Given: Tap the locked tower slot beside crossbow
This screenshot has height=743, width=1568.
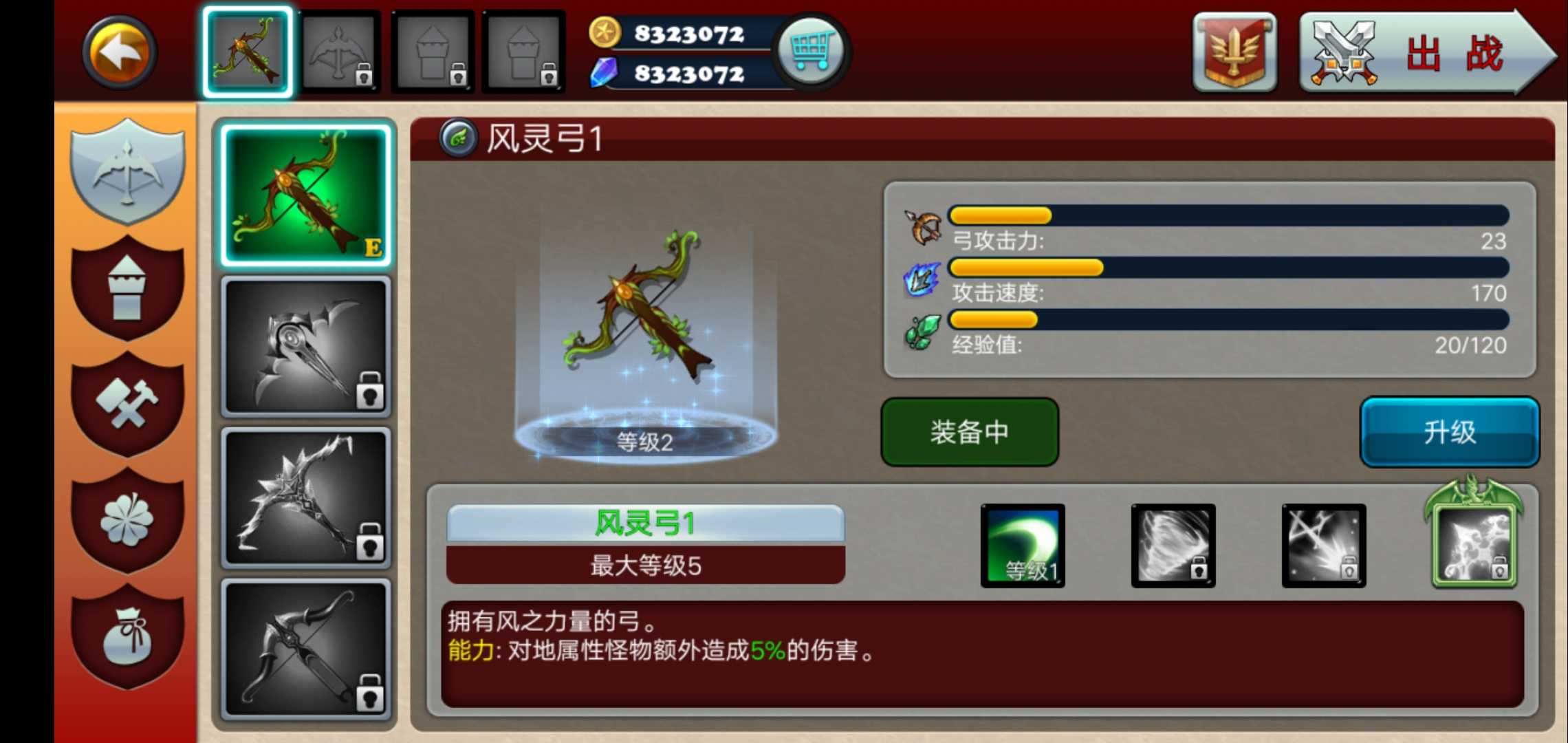Looking at the screenshot, I should (433, 52).
